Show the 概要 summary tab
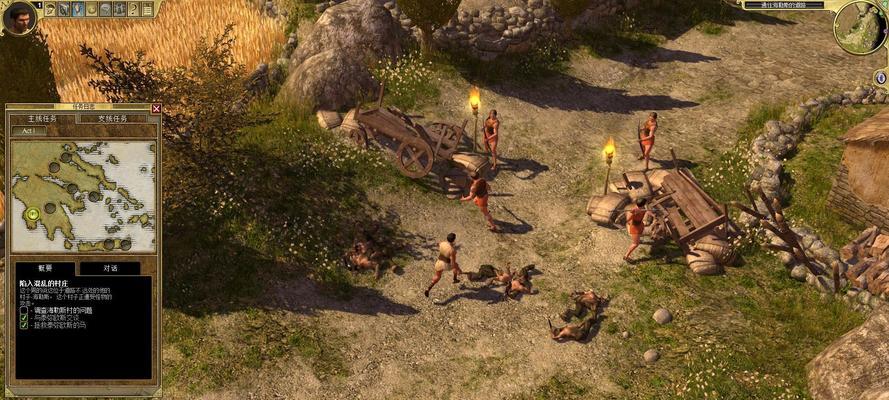Image resolution: width=889 pixels, height=400 pixels. pos(45,268)
